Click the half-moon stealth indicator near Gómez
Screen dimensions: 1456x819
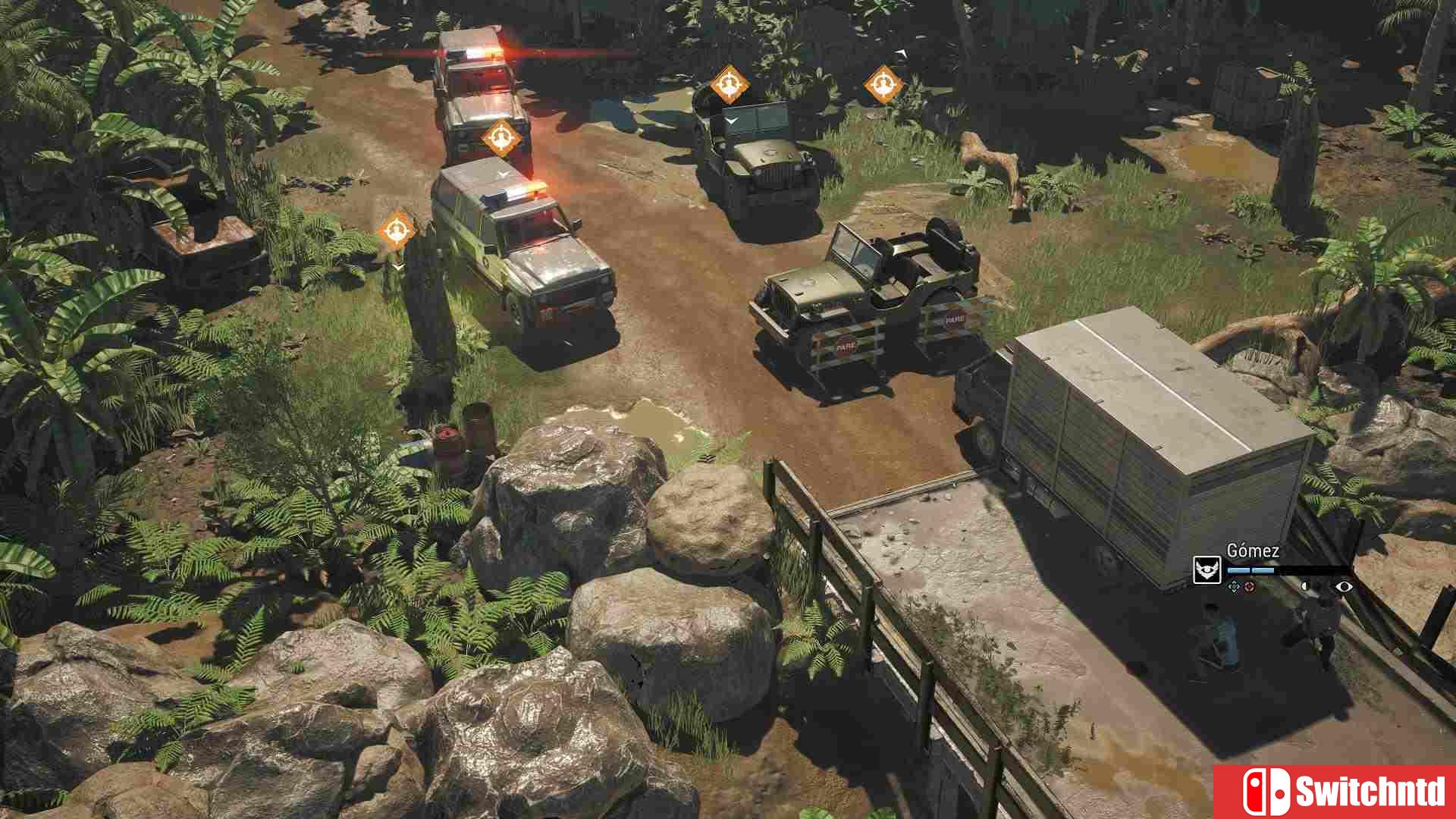pyautogui.click(x=1305, y=587)
